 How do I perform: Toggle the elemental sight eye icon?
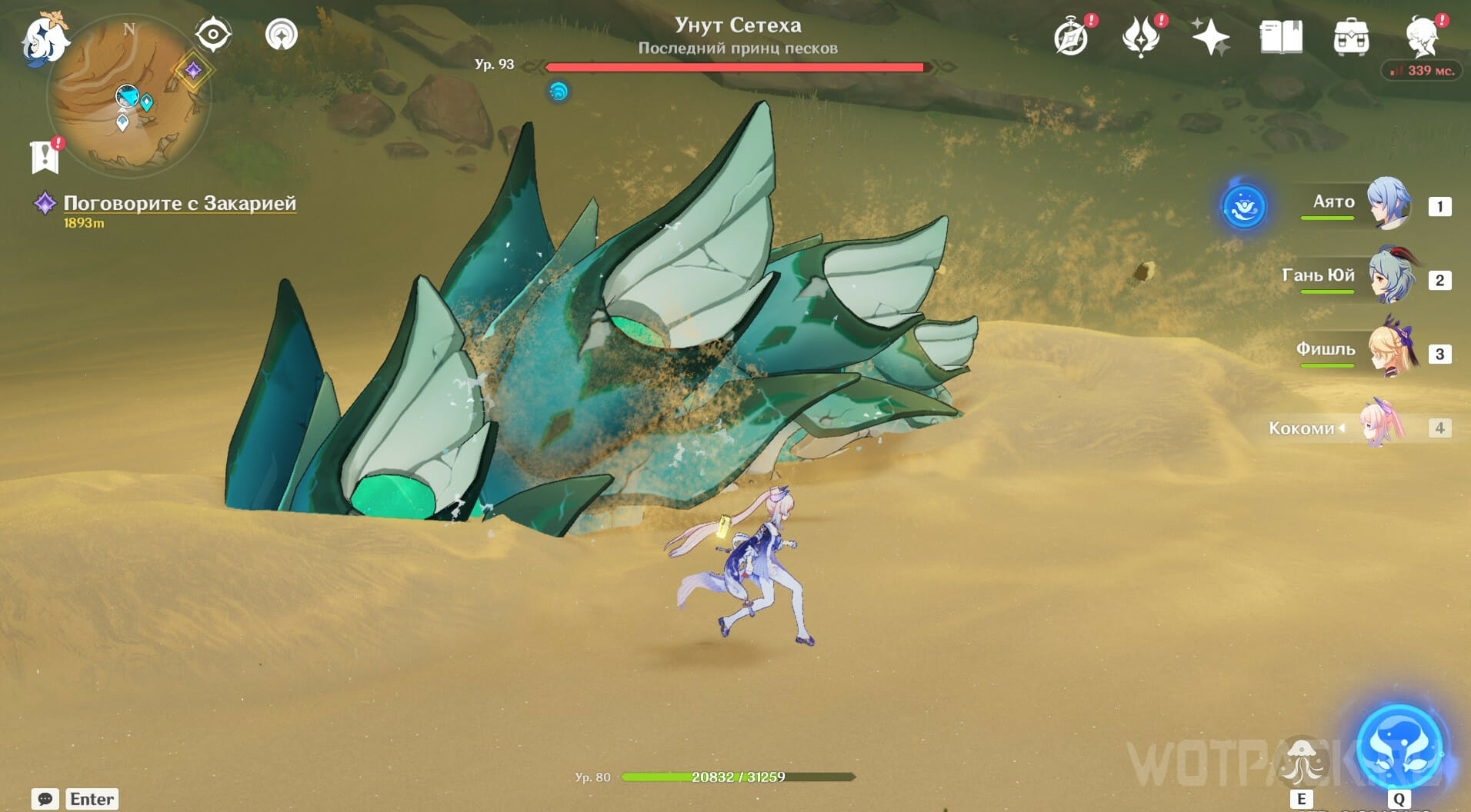point(213,35)
